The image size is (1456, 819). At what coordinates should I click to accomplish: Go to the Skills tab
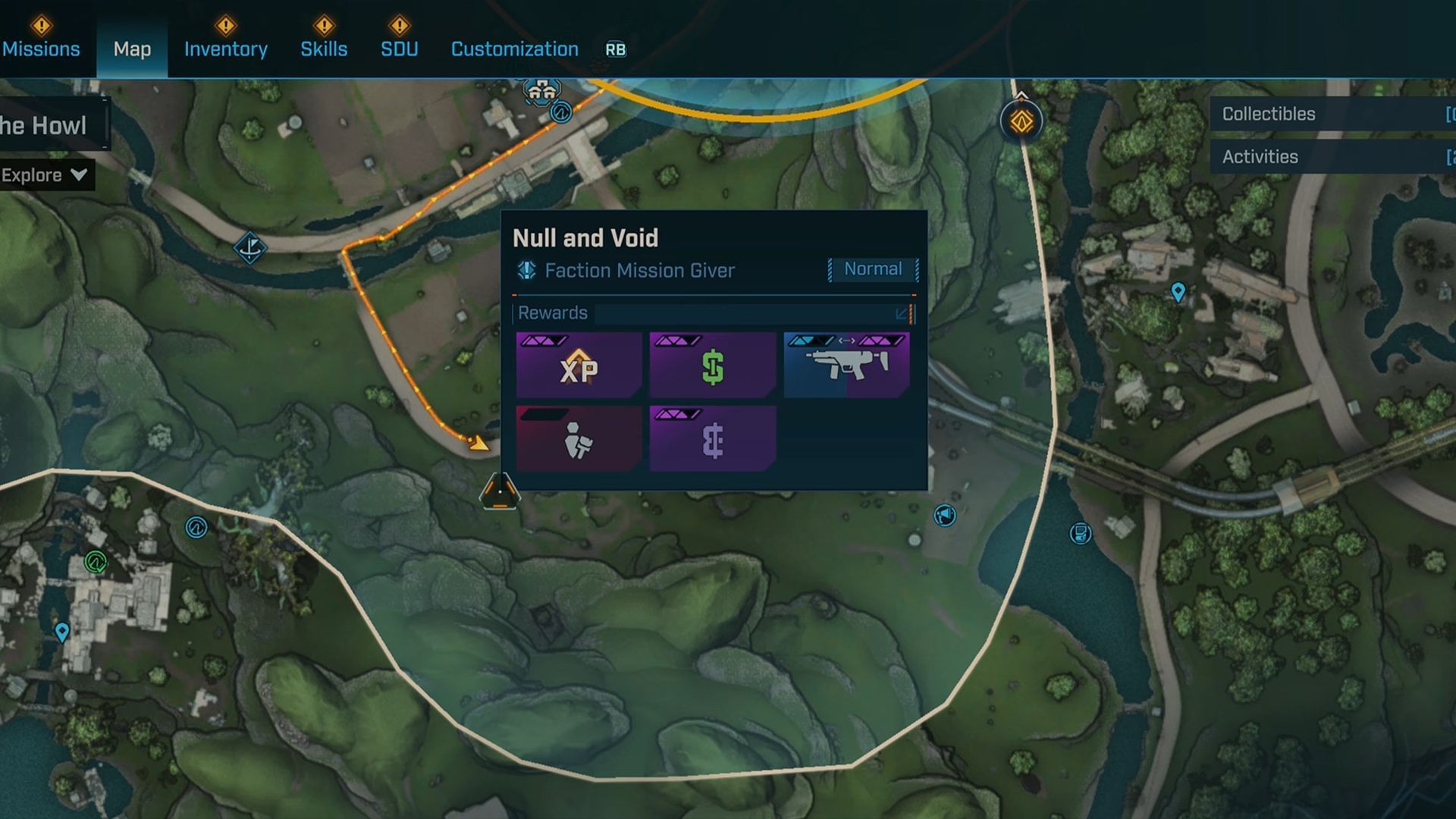coord(324,49)
